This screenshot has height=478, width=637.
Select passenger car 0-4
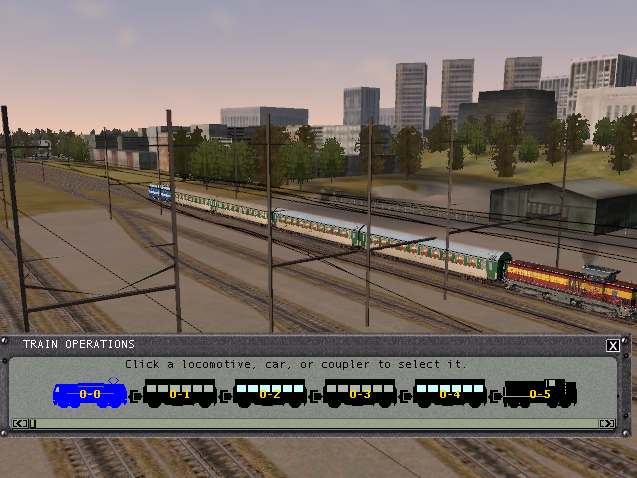(x=450, y=394)
